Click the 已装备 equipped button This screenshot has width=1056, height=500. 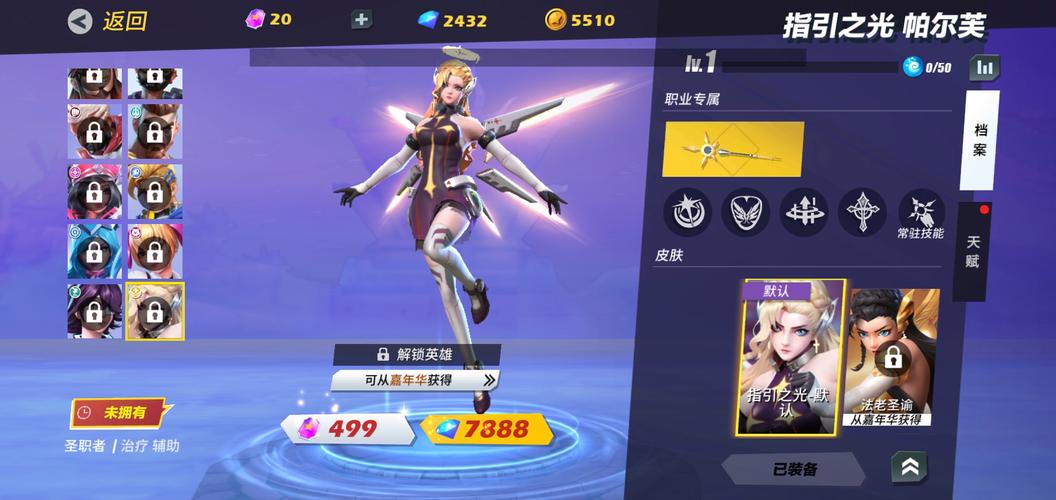coord(794,468)
